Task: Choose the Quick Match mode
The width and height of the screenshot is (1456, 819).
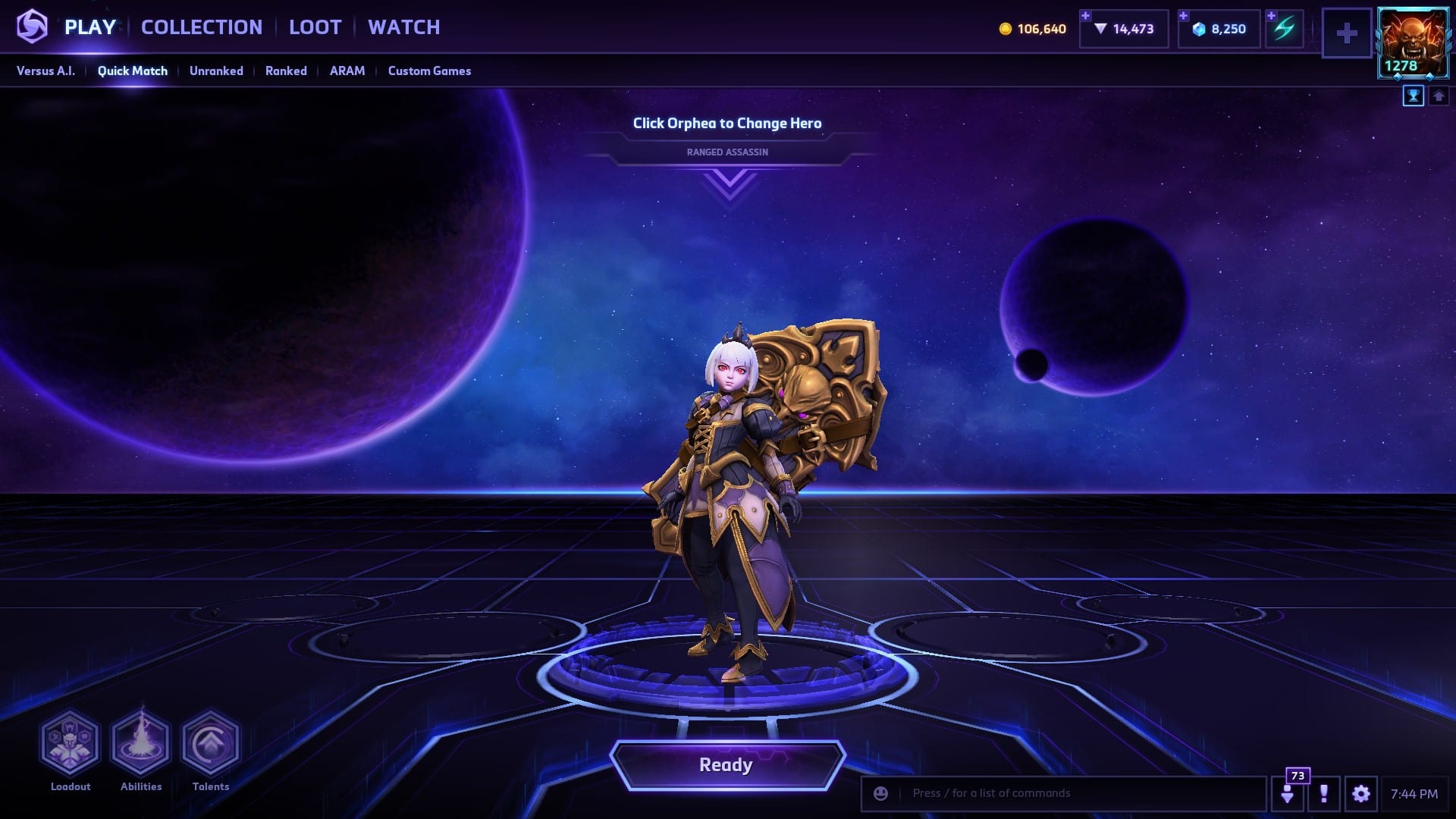Action: pos(132,71)
